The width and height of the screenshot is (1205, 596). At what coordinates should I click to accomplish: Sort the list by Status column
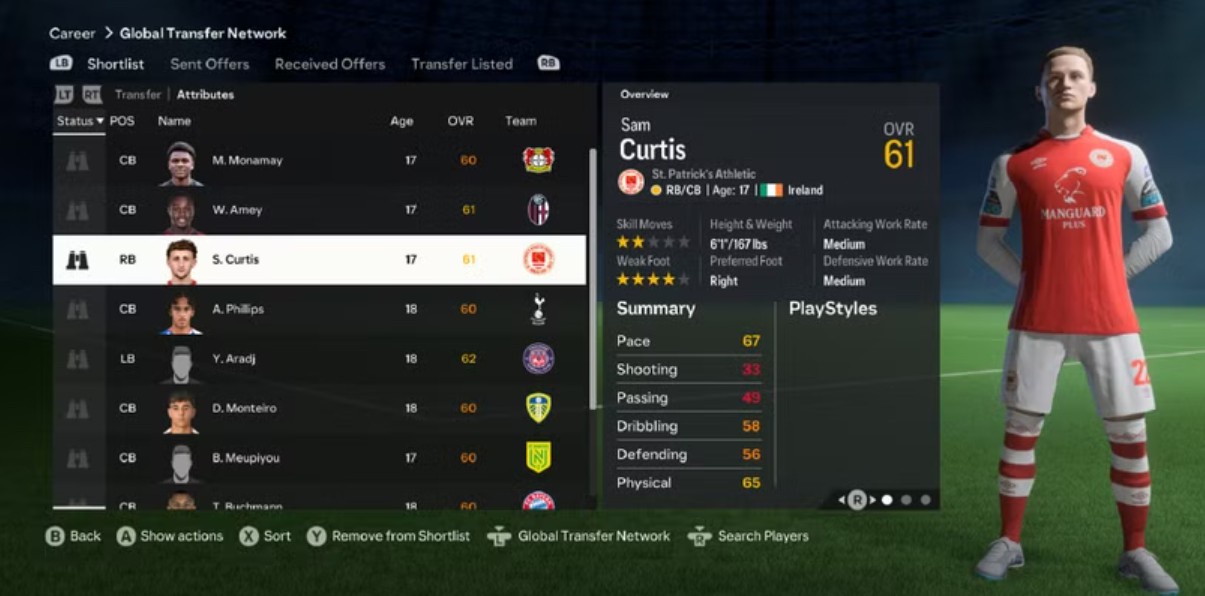tap(79, 121)
